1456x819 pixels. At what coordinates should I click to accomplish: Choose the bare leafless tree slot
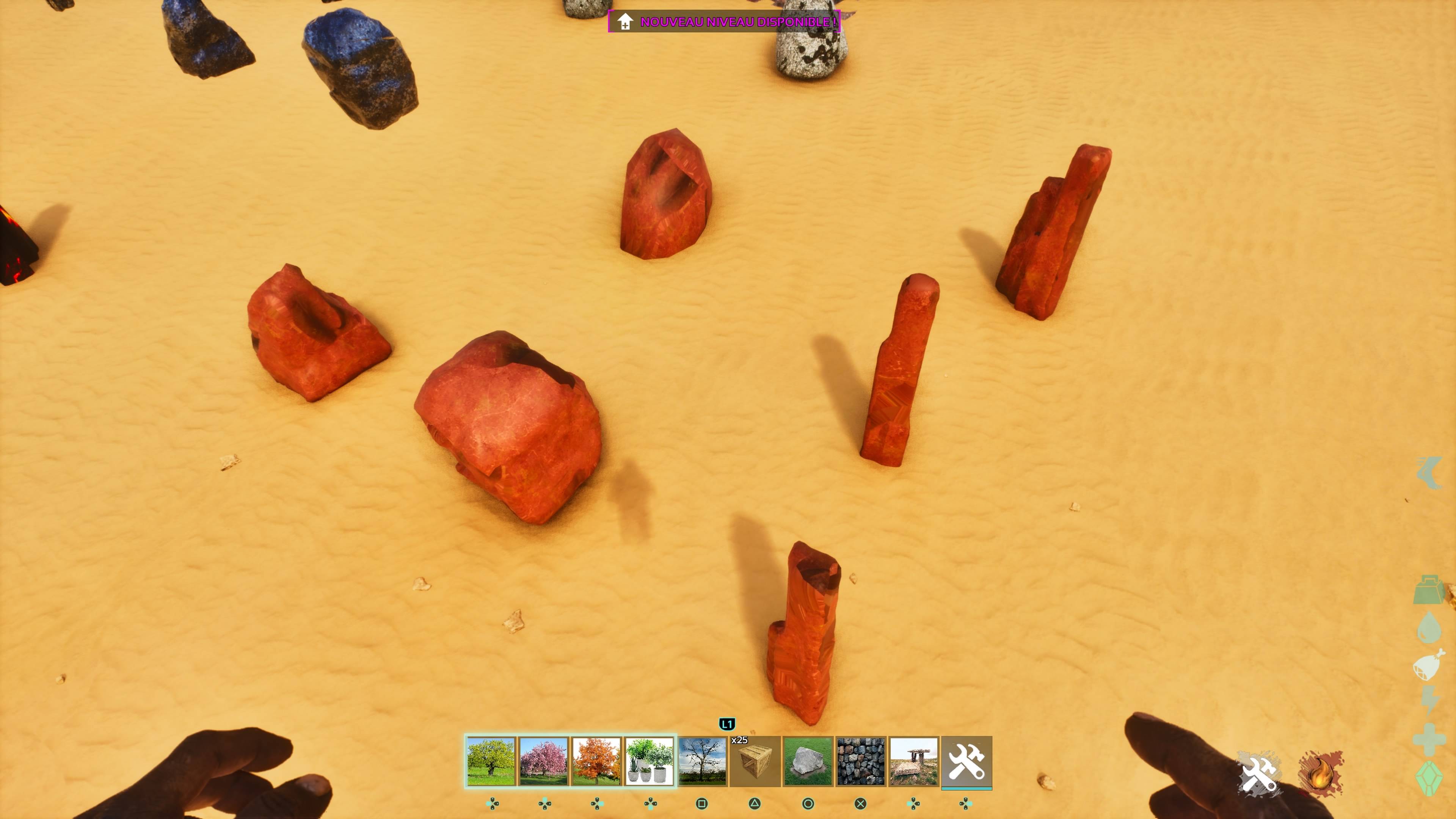tap(702, 761)
